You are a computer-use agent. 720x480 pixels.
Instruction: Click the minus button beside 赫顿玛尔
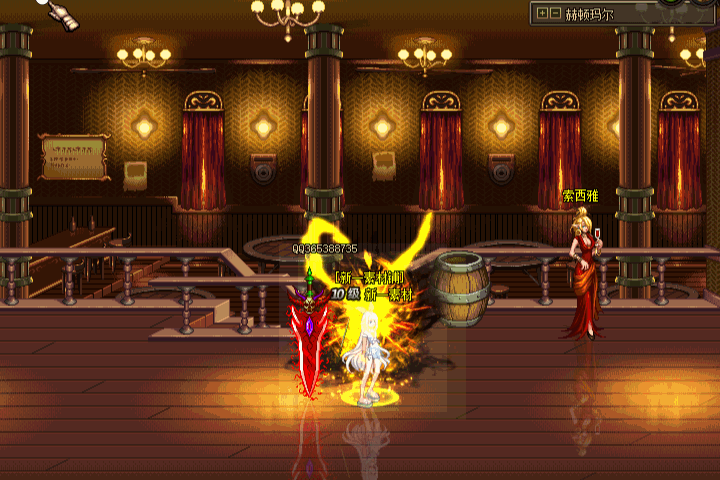[555, 14]
